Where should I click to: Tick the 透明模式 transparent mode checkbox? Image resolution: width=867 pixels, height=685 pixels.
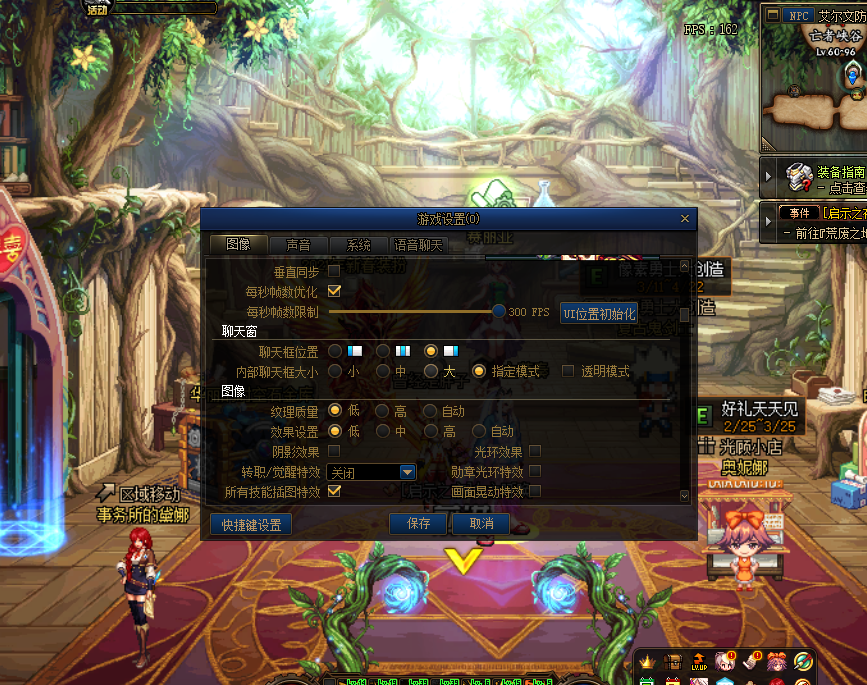568,371
